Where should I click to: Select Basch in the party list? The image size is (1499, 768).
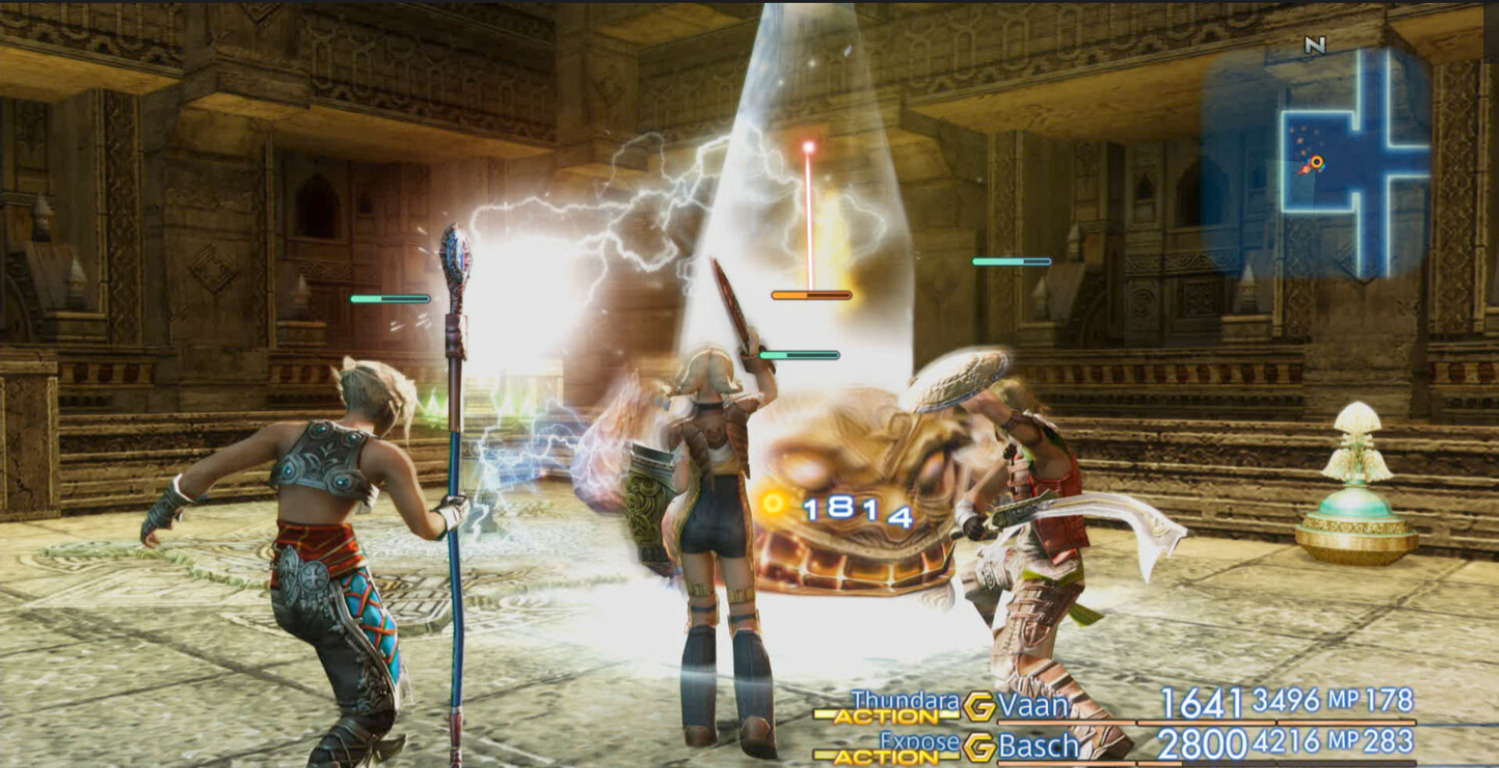pyautogui.click(x=1039, y=745)
